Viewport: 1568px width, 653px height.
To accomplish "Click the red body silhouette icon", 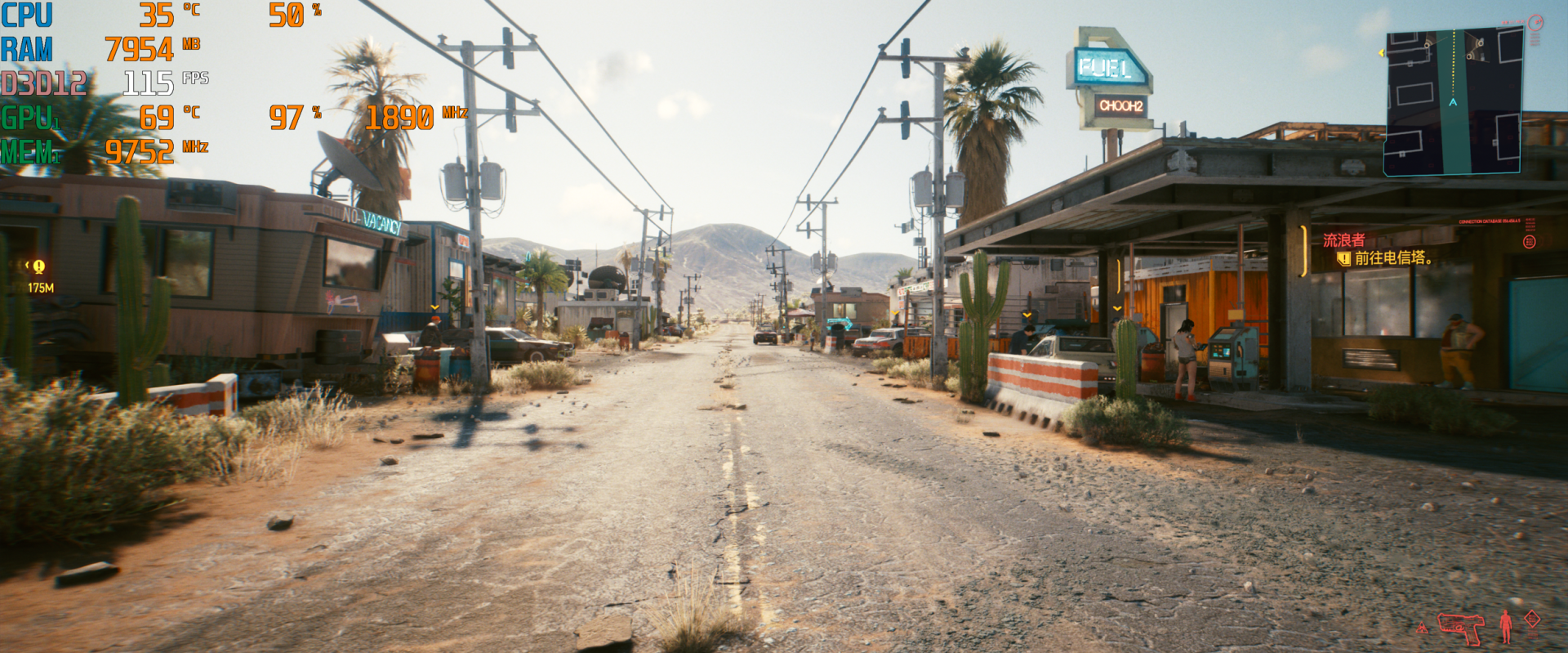I will point(1506,627).
